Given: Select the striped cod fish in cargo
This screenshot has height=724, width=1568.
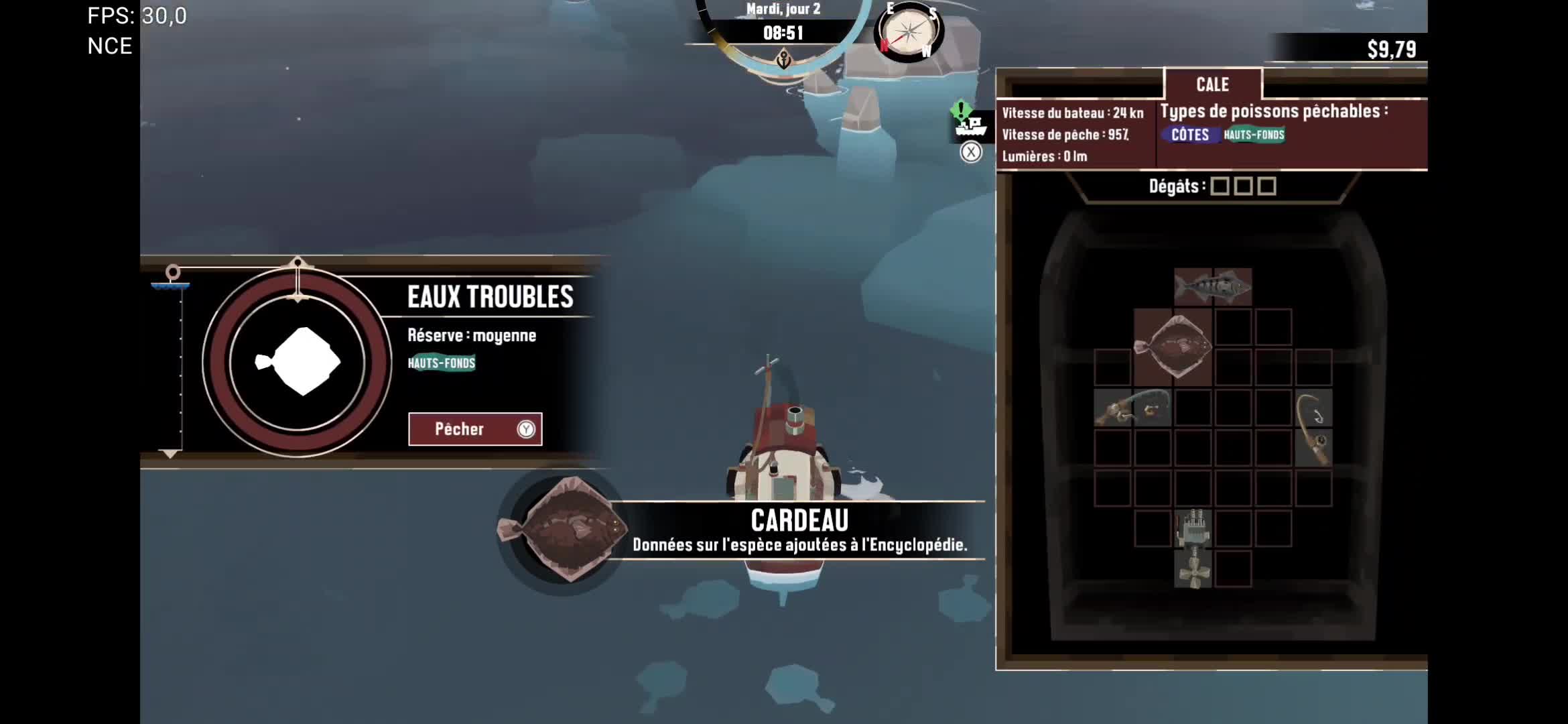Looking at the screenshot, I should pyautogui.click(x=1213, y=287).
